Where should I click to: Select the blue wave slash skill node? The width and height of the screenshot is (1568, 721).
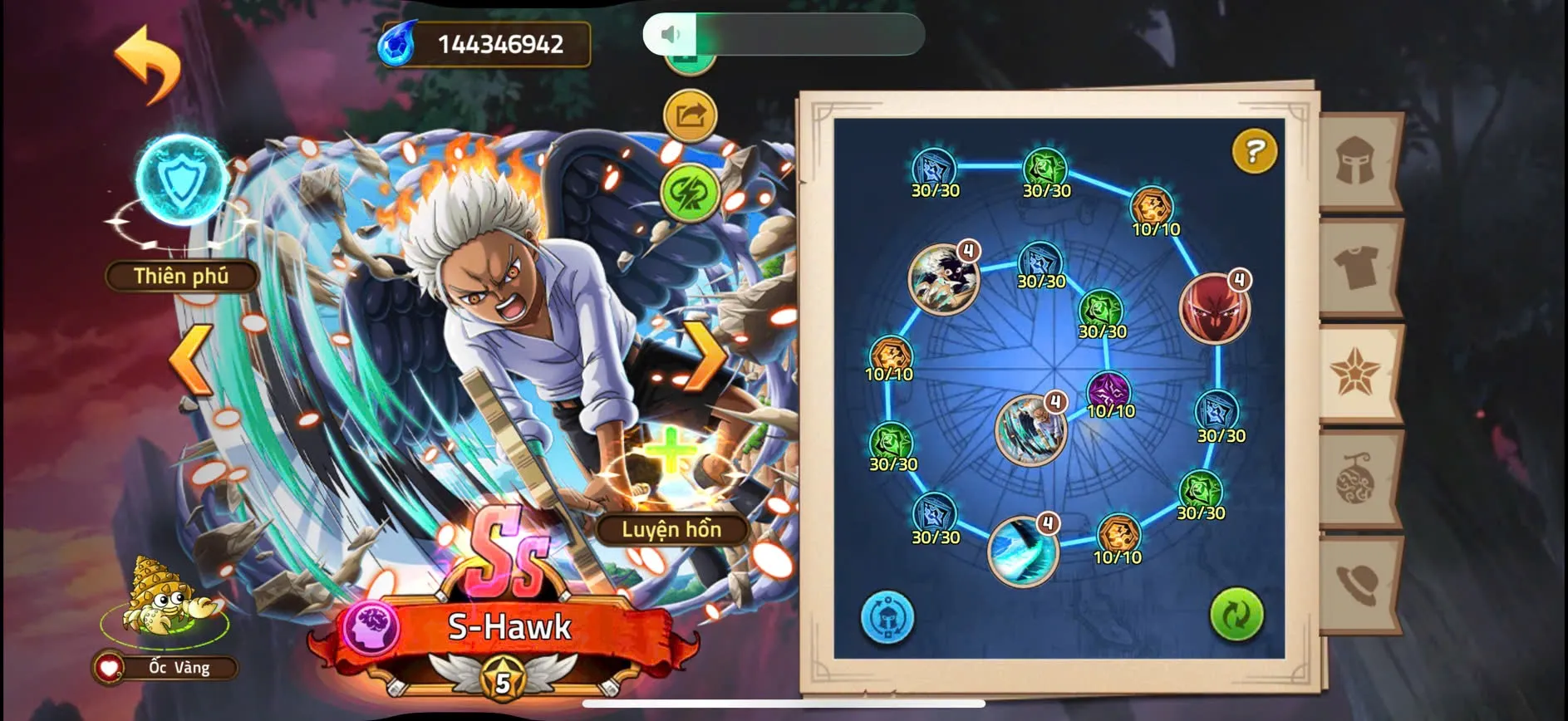(x=1022, y=550)
